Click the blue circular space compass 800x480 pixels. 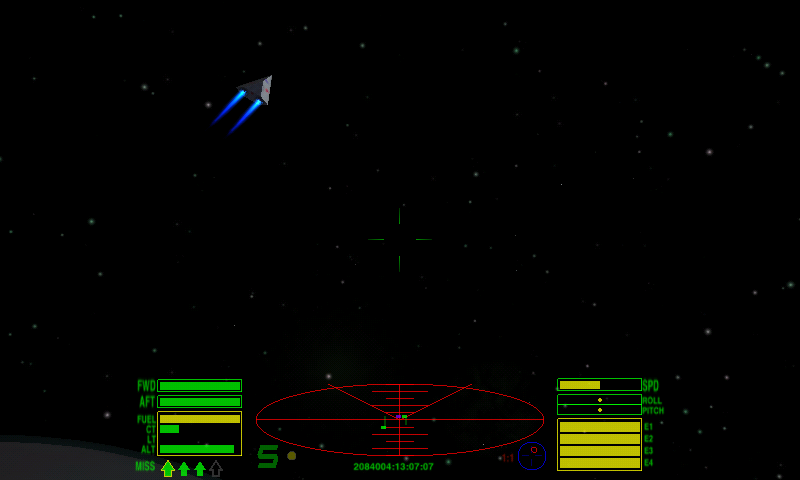[532, 456]
